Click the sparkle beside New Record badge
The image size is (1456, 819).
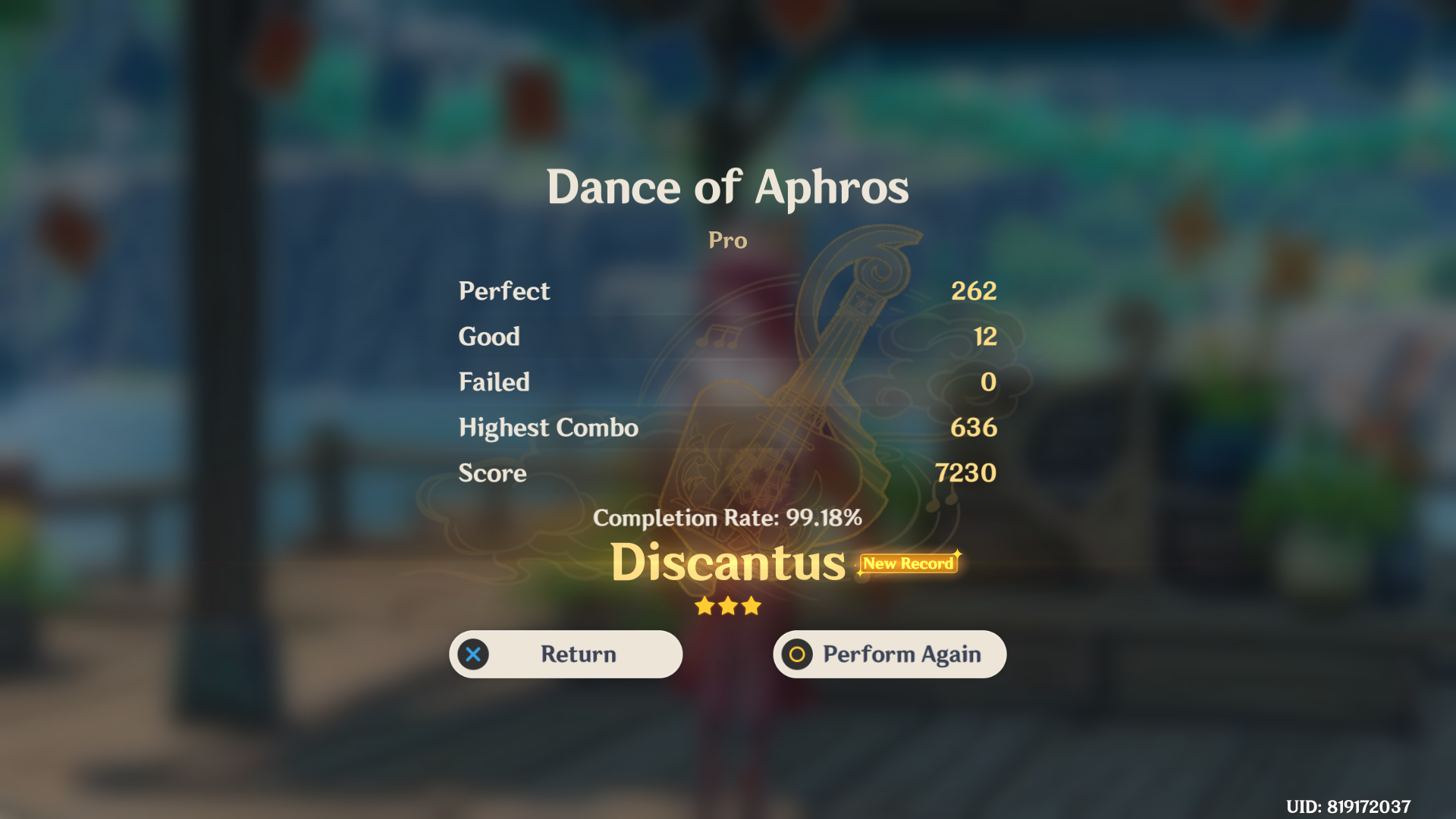(x=958, y=554)
